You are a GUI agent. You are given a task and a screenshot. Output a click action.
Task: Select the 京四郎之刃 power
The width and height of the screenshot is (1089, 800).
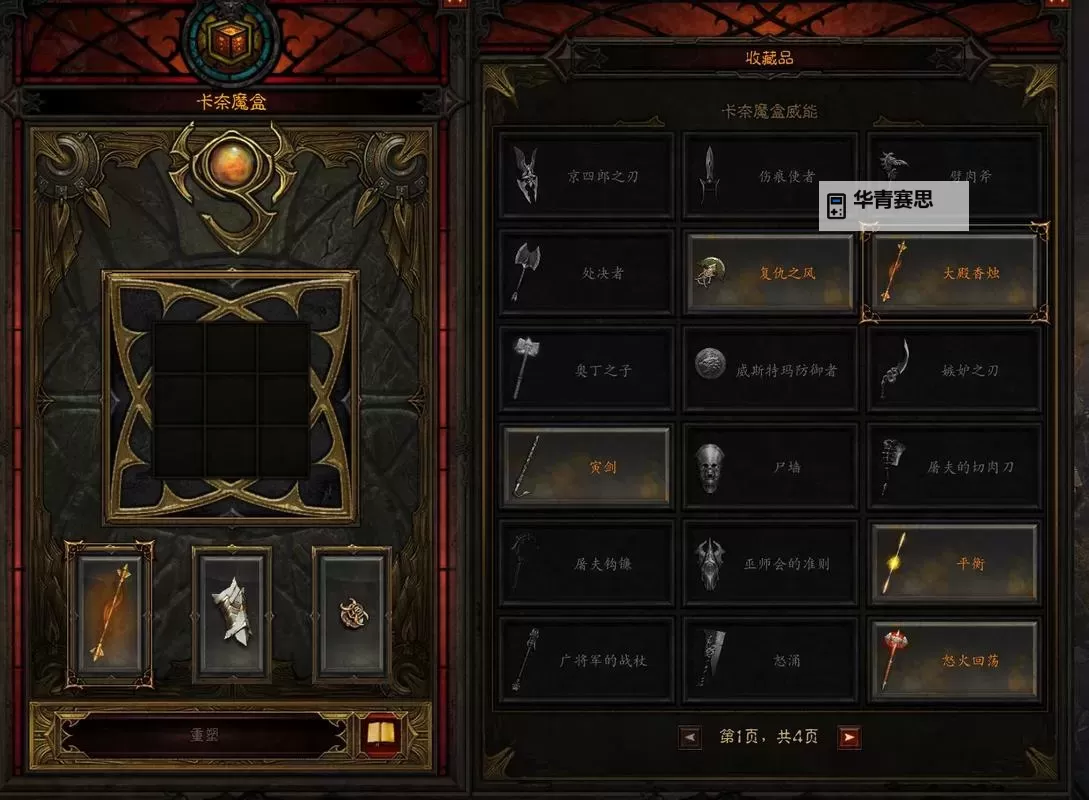(x=586, y=176)
